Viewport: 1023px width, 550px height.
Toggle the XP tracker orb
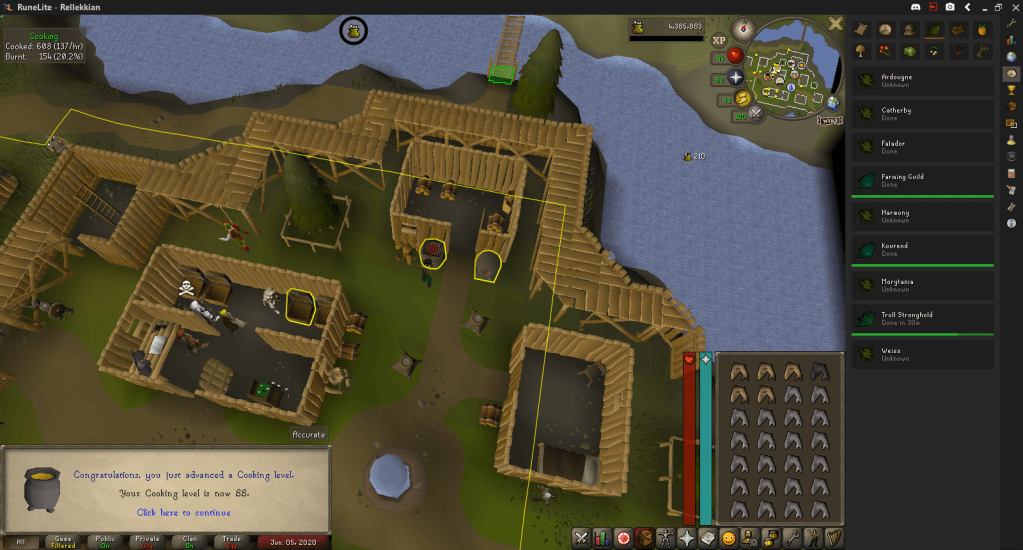[719, 41]
